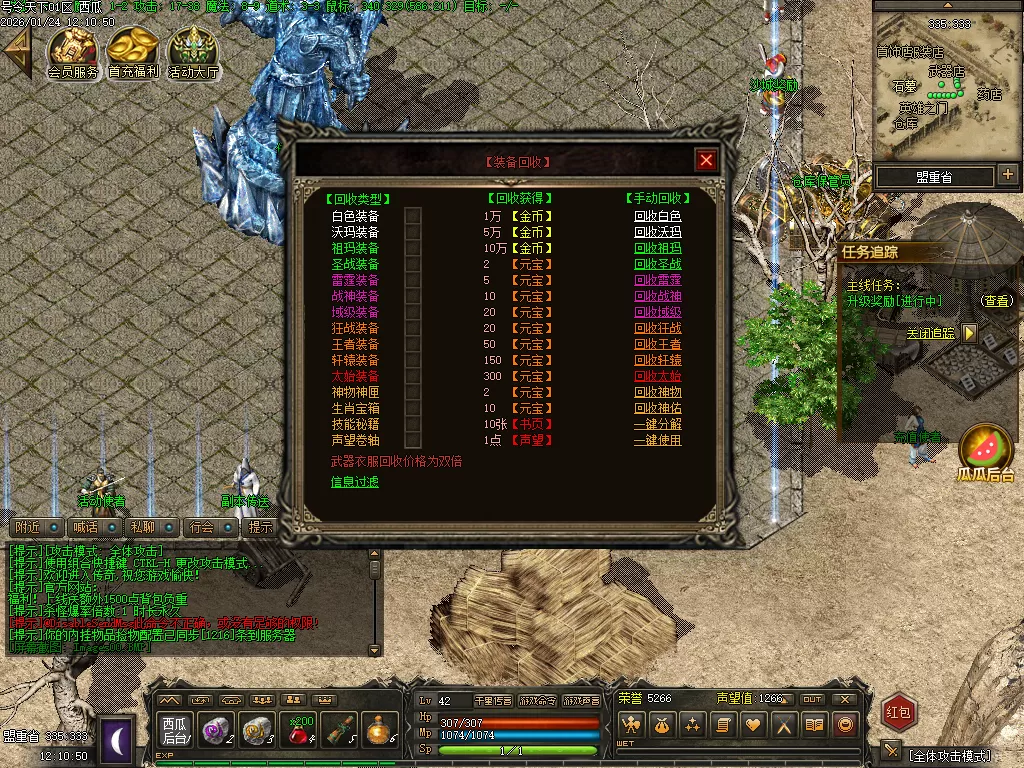Screen dimensions: 1024x768
Task: Click the minimap in the corner
Action: pyautogui.click(x=947, y=84)
